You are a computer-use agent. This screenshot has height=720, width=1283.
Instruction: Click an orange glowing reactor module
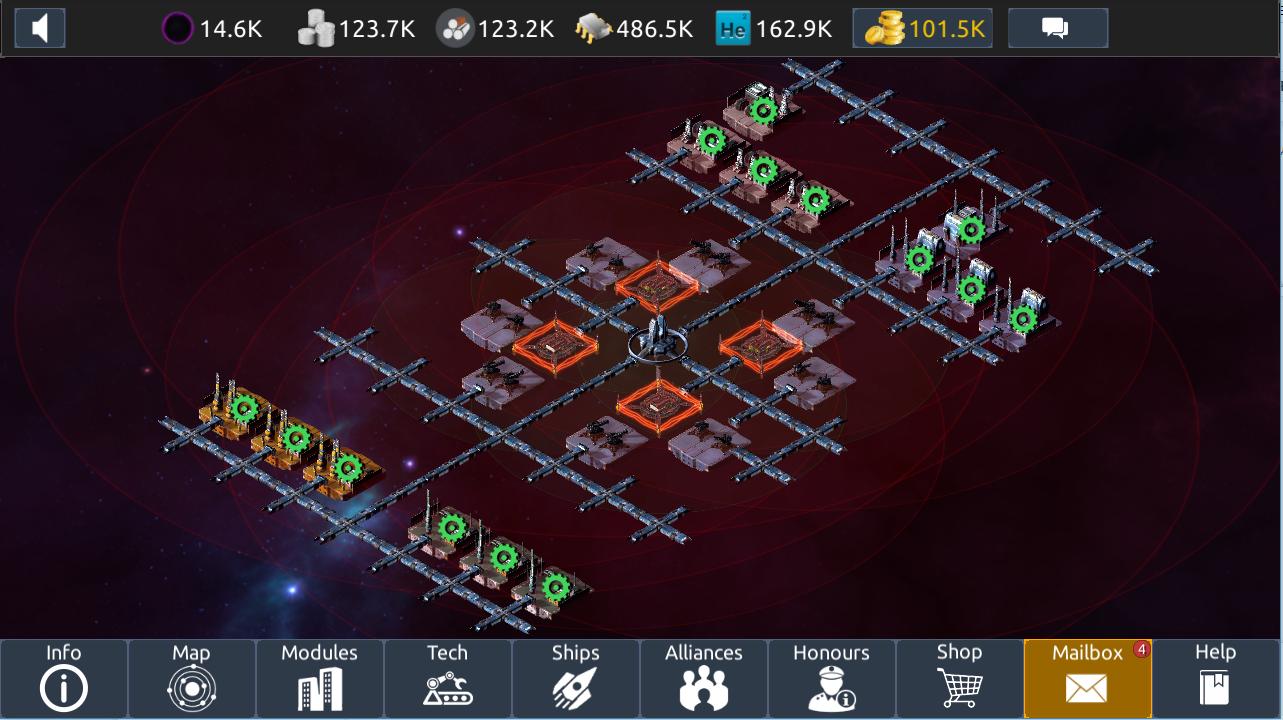point(659,287)
